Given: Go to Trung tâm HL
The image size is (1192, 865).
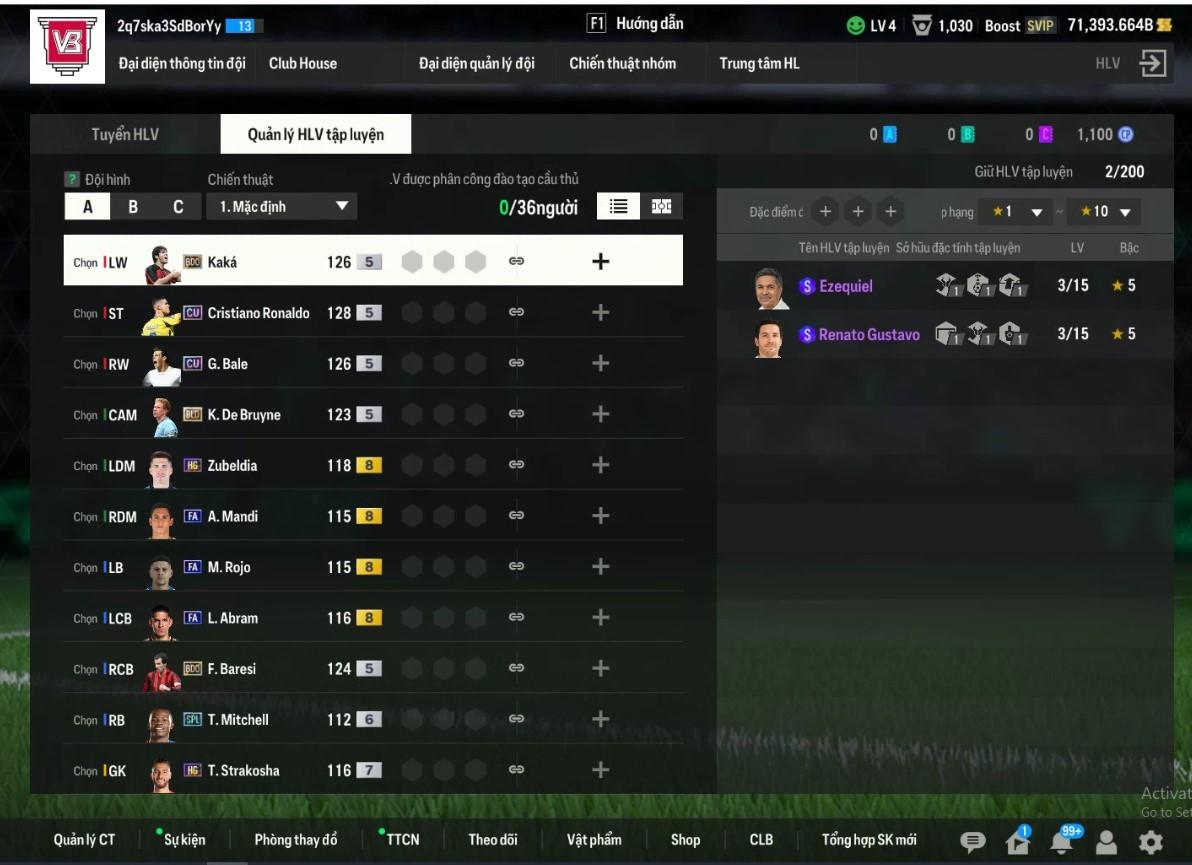Looking at the screenshot, I should click(759, 63).
